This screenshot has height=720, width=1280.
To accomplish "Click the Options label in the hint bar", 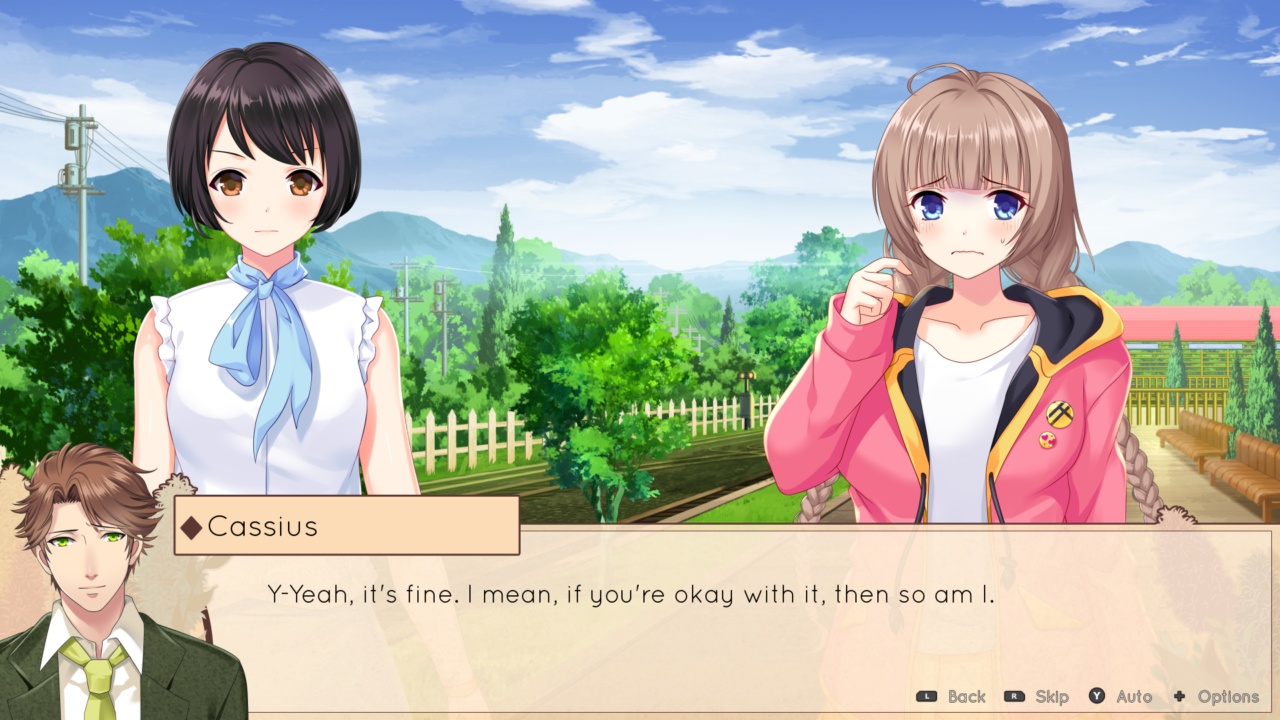I will point(1228,697).
